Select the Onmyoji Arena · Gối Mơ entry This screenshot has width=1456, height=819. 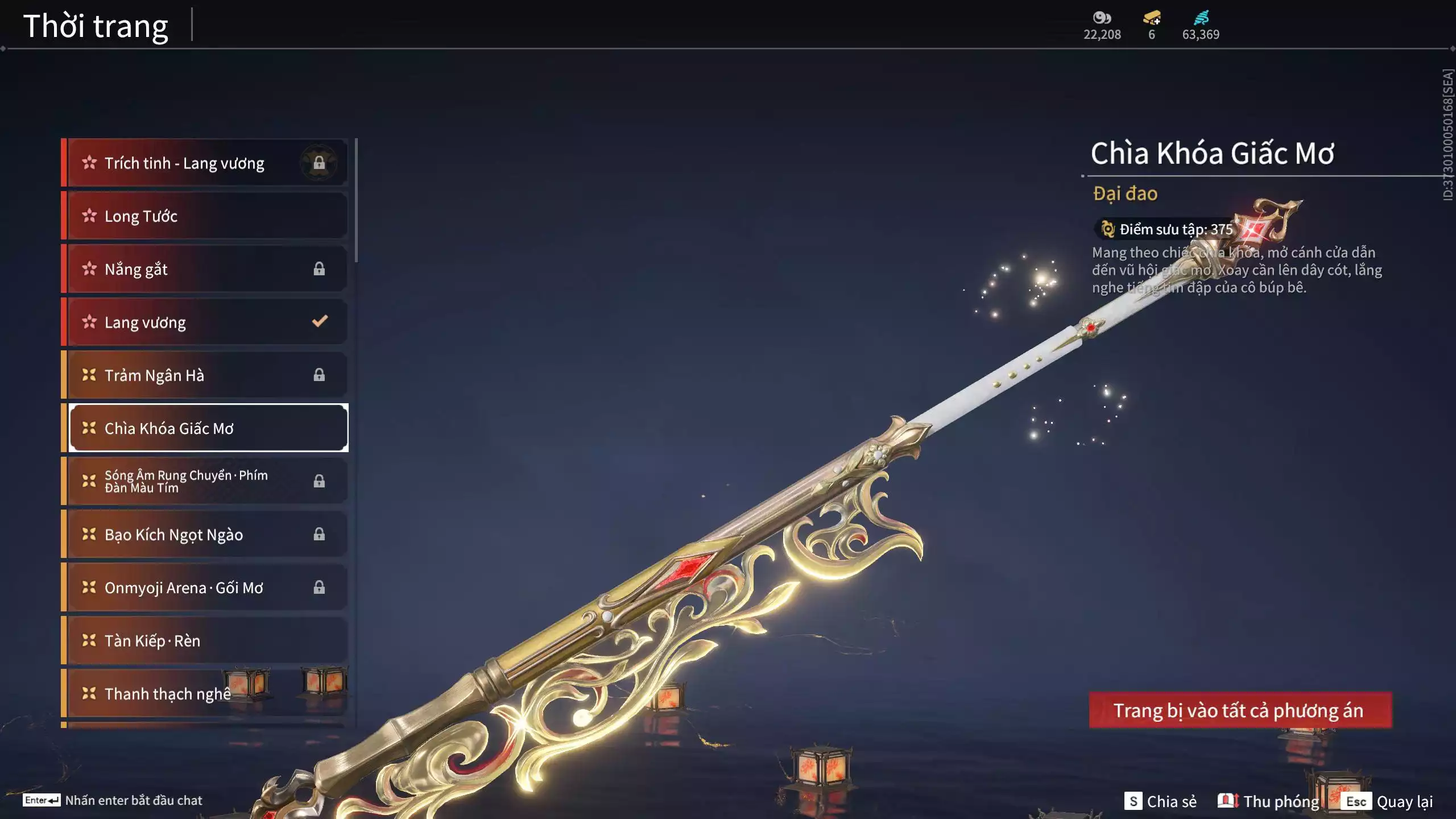click(x=188, y=588)
